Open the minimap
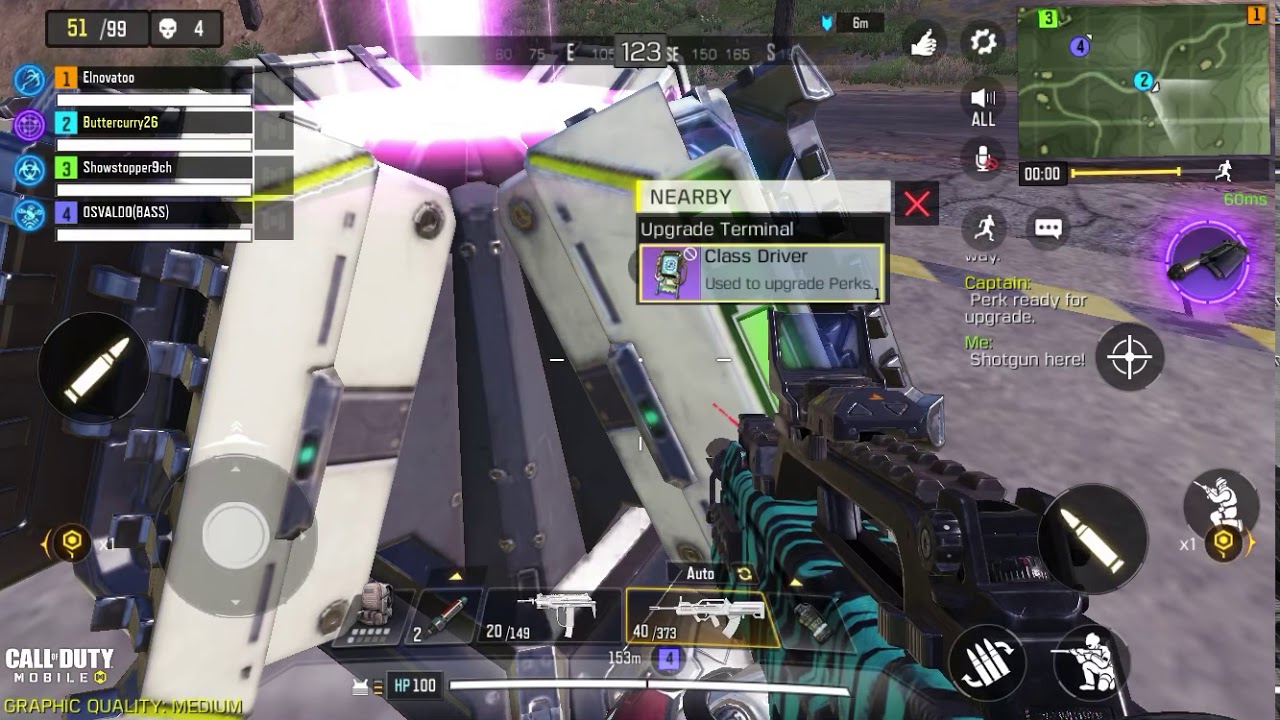The height and width of the screenshot is (720, 1280). pyautogui.click(x=1143, y=82)
